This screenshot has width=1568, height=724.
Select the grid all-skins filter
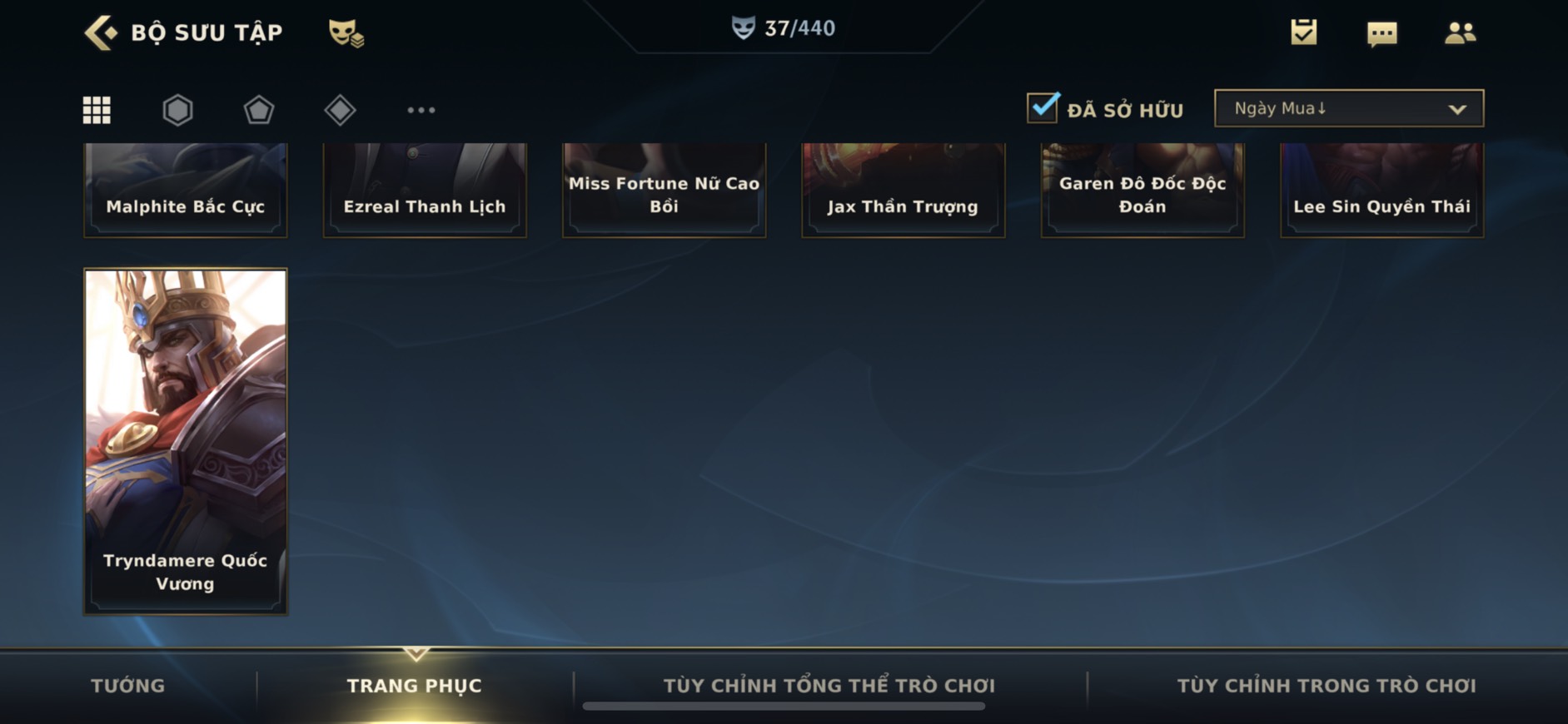(x=97, y=110)
